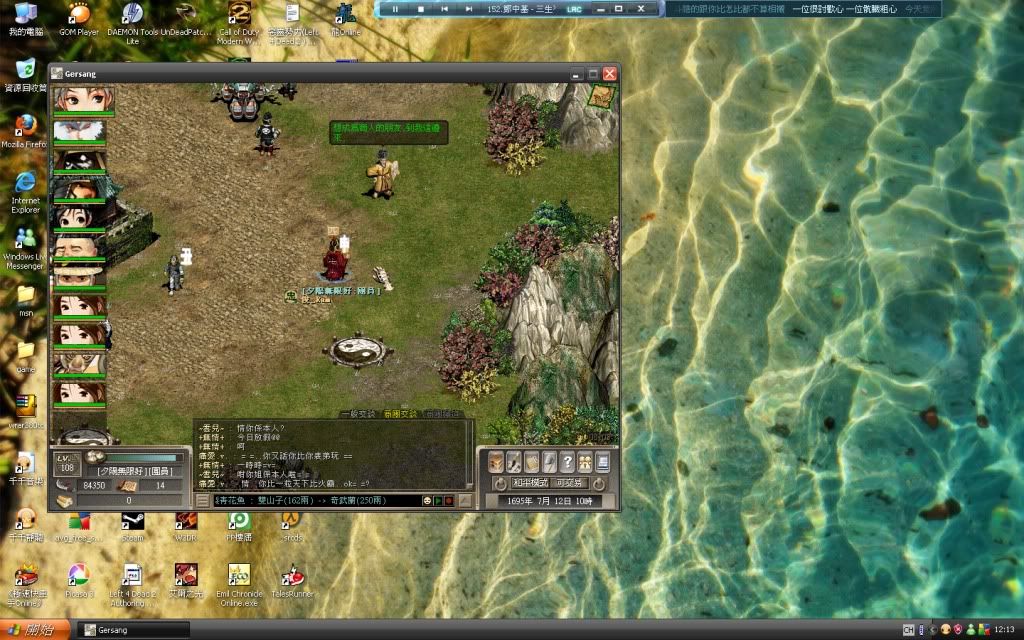Screen dimensions: 1024x640
Task: Toggle the 和平模式 peace mode button
Action: click(x=530, y=482)
